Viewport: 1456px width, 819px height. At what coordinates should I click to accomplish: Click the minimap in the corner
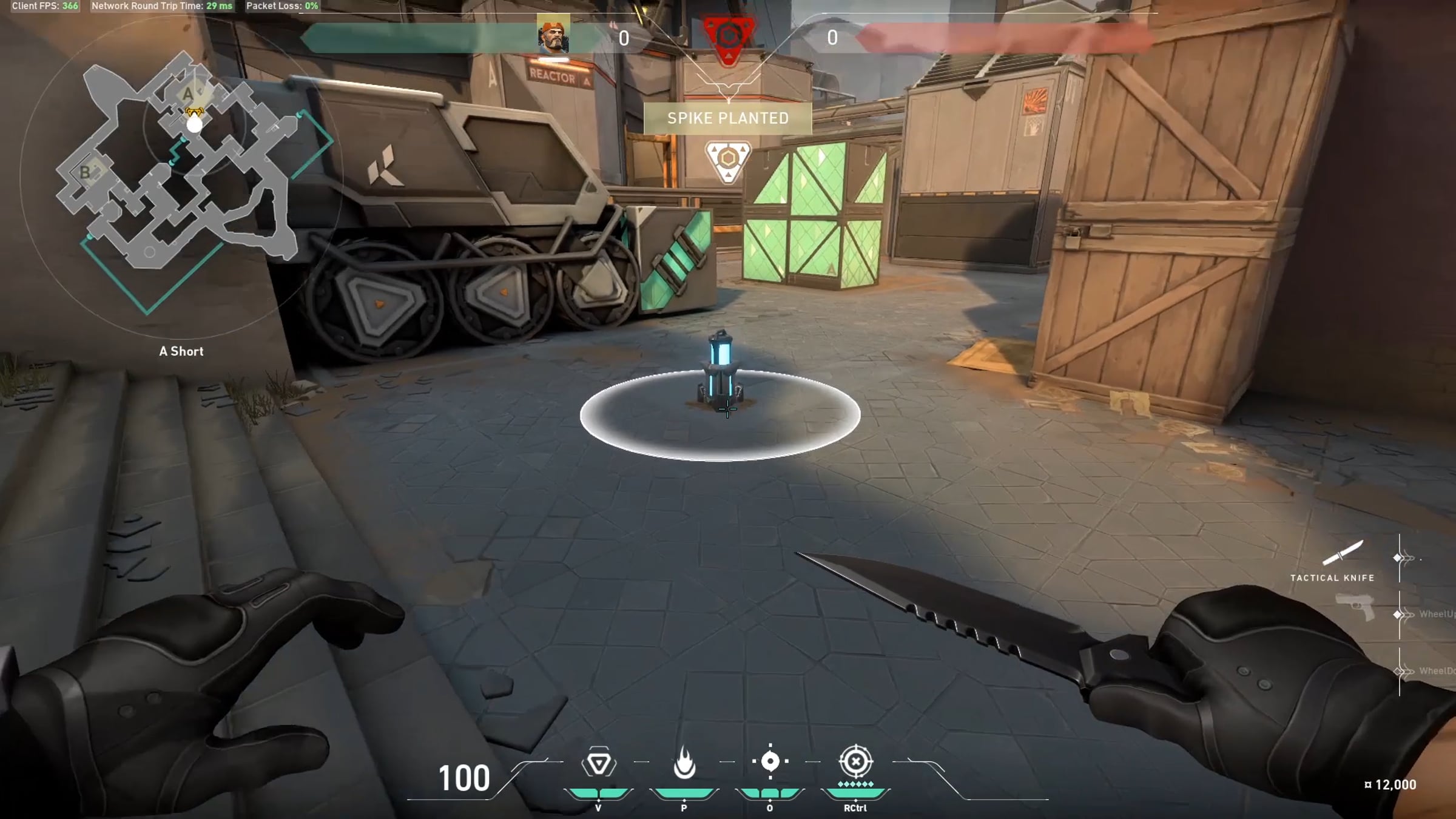click(x=182, y=176)
